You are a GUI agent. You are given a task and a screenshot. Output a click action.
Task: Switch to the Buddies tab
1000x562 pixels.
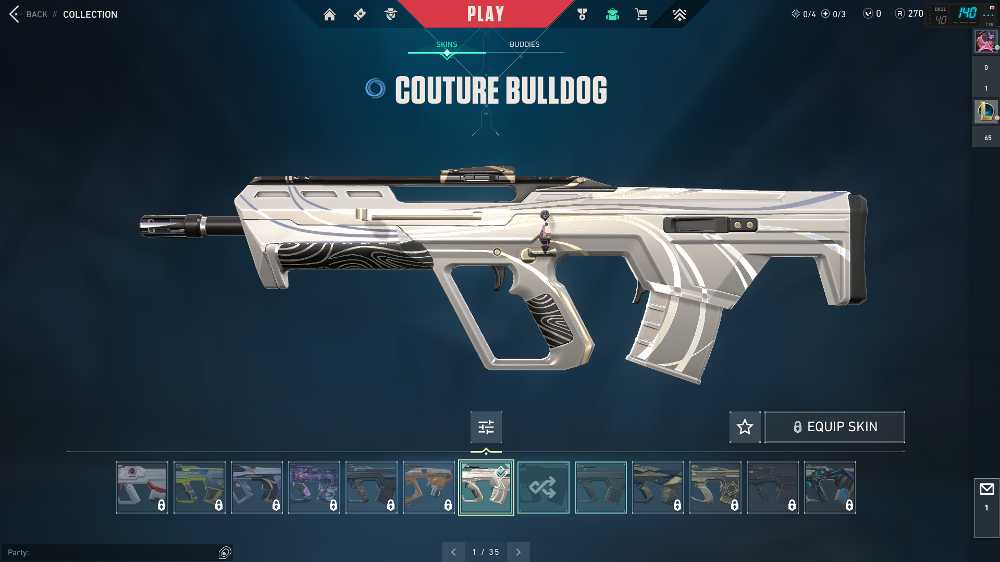524,45
